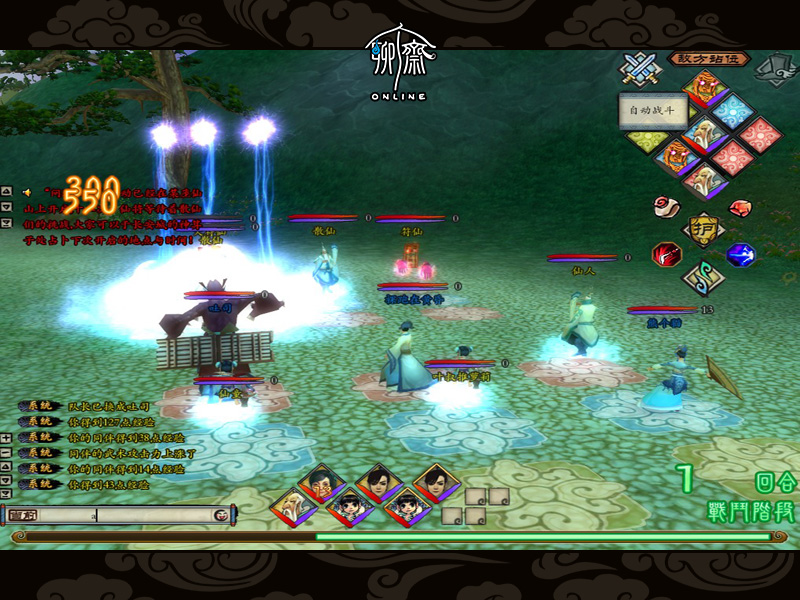Cast the blue energy bolt skill

click(x=741, y=254)
